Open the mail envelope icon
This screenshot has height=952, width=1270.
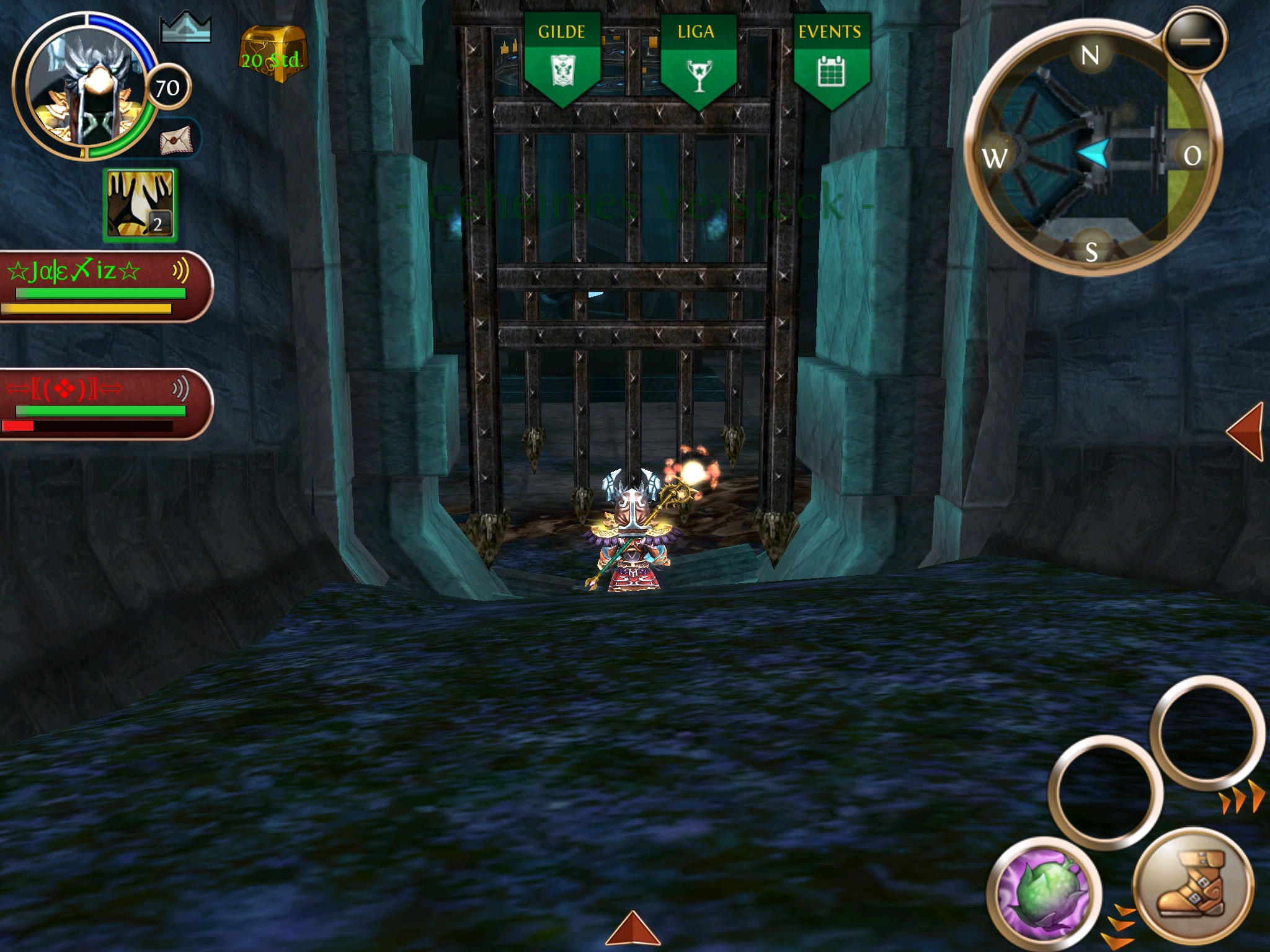tap(177, 139)
